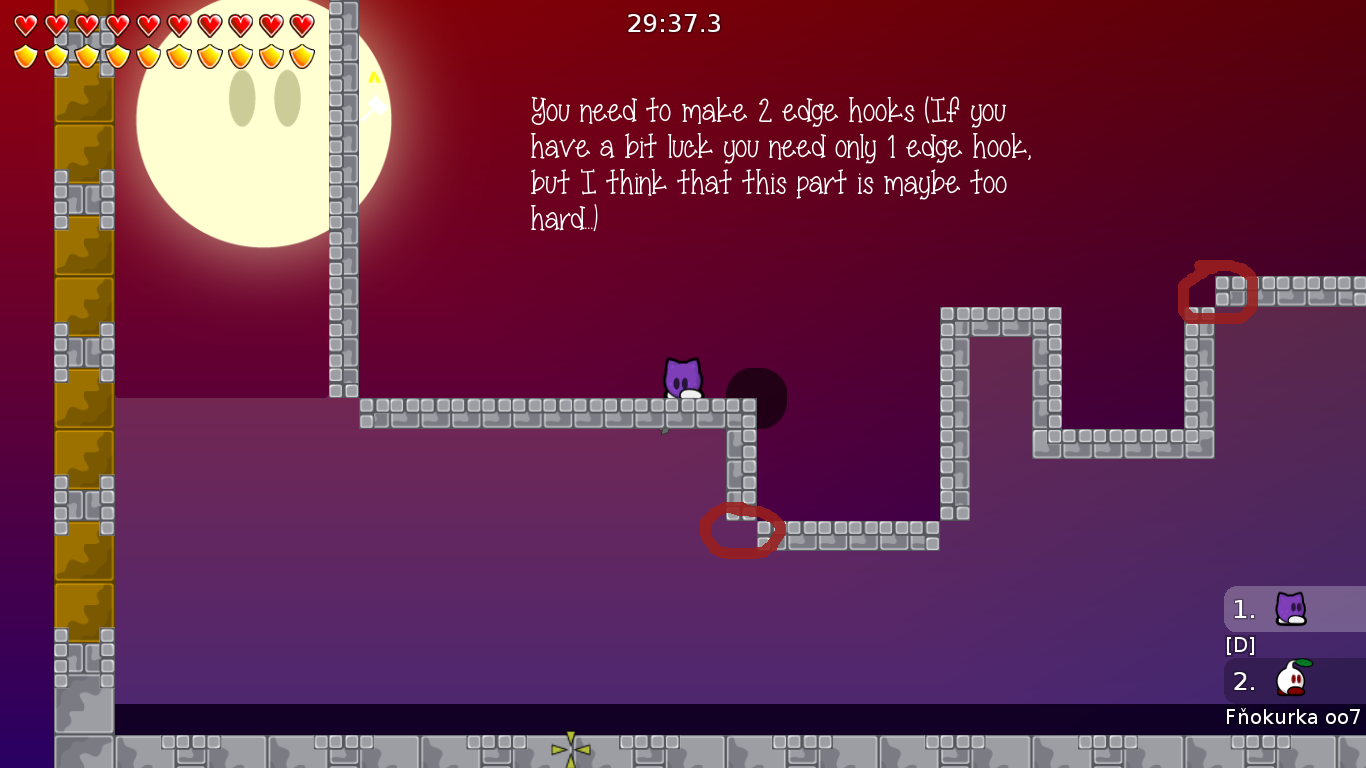Screen dimensions: 1366x768
Task: Toggle the lower red-circled edge hook marker
Action: coord(740,531)
